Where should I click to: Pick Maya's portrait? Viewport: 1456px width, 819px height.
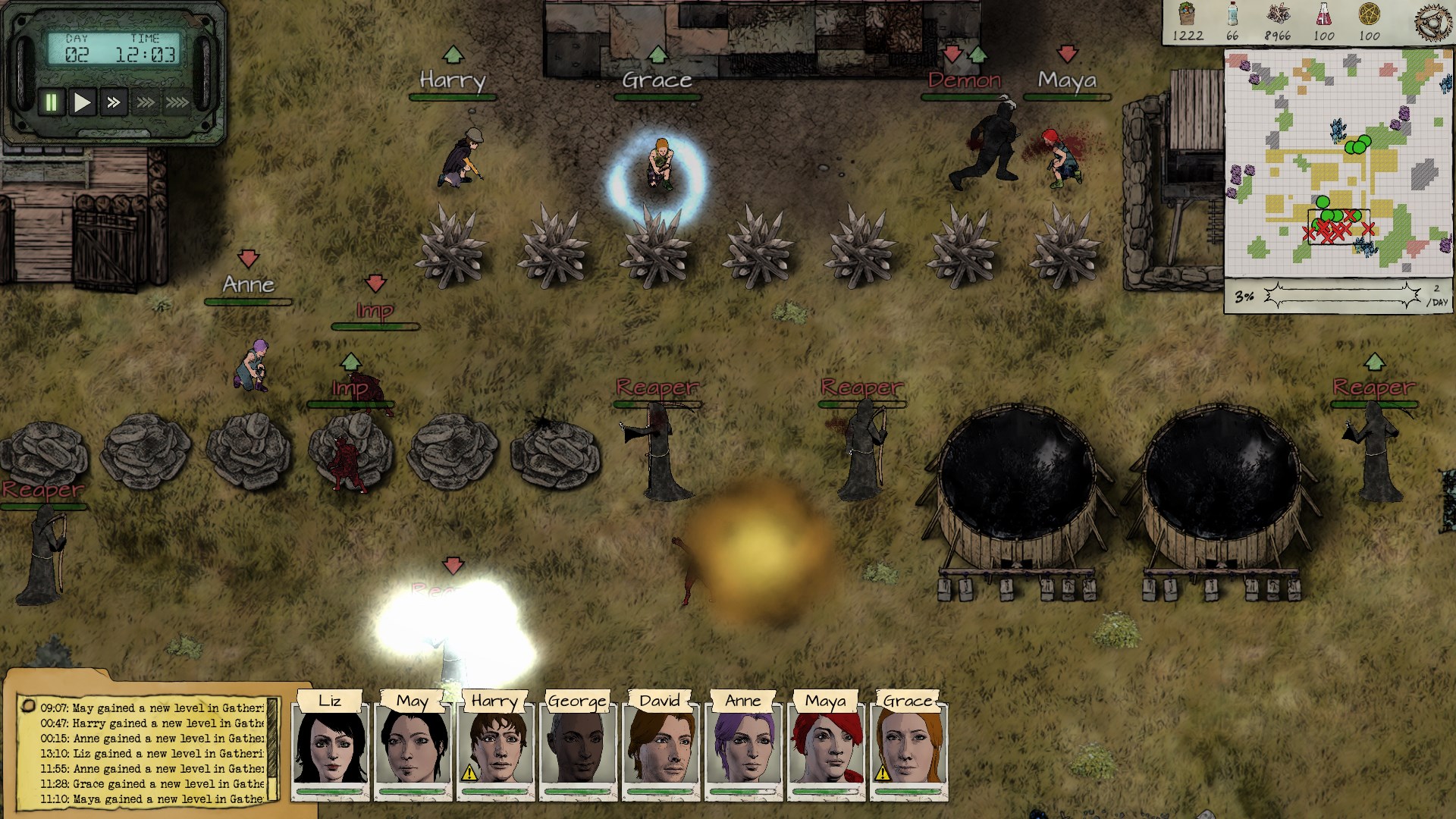pyautogui.click(x=826, y=748)
